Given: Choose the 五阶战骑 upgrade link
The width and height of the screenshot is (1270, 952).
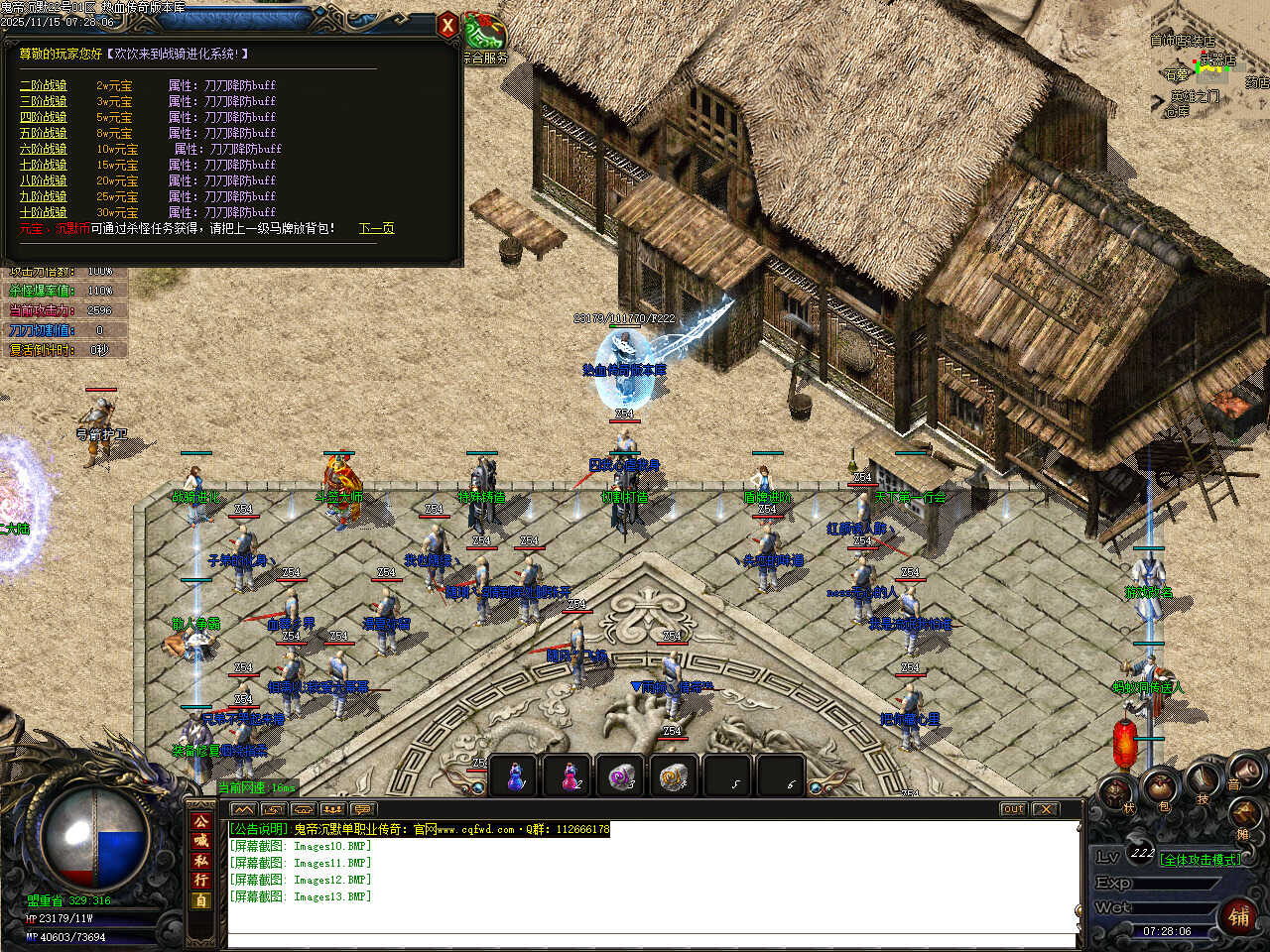Looking at the screenshot, I should point(44,133).
